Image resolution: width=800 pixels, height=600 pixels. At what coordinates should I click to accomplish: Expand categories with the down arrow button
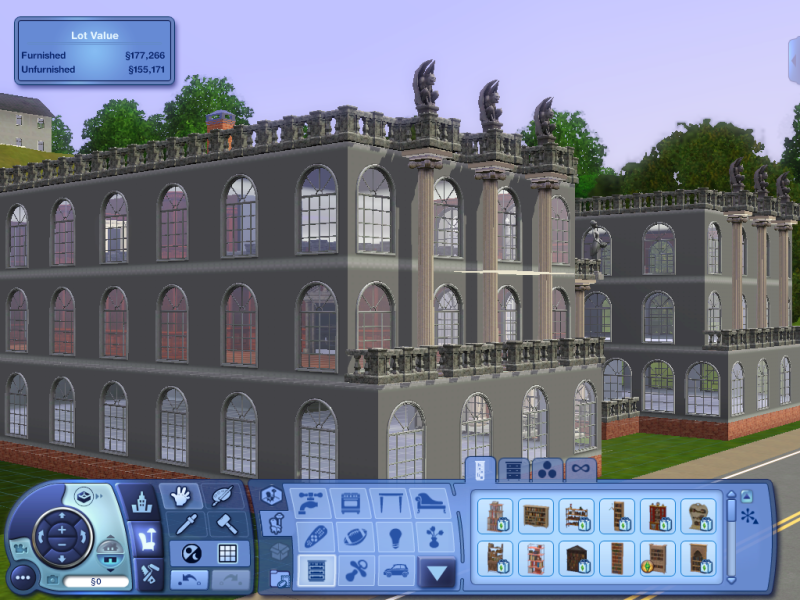[437, 573]
